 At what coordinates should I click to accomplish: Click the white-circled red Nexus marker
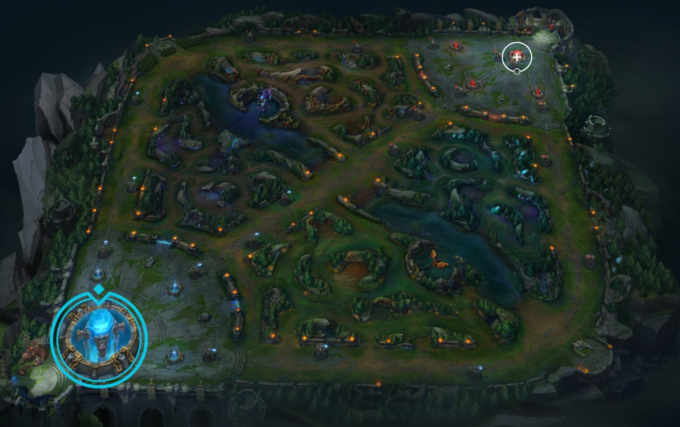coord(516,58)
